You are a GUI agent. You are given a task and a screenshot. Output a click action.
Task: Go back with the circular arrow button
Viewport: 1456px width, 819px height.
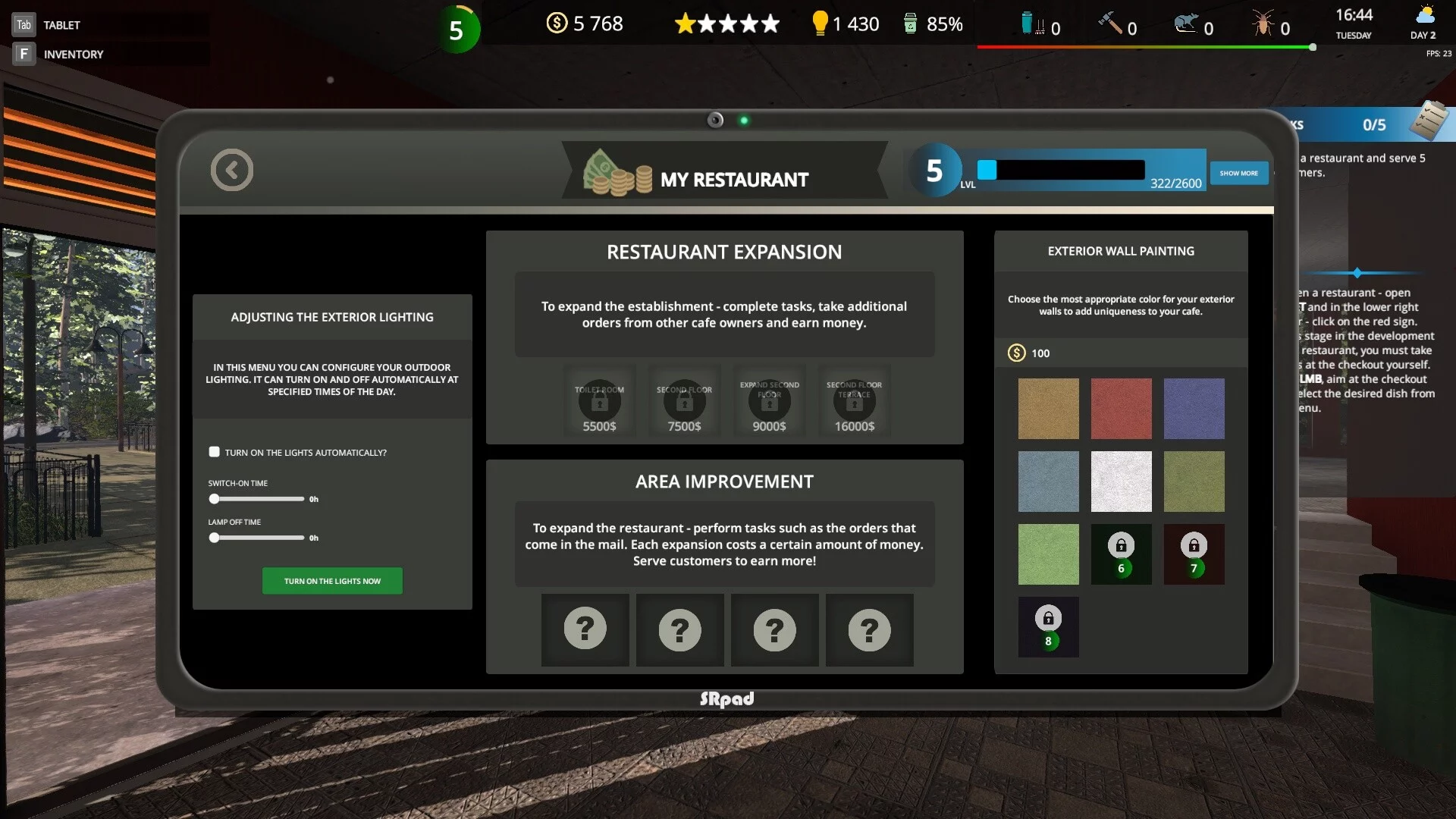point(232,170)
